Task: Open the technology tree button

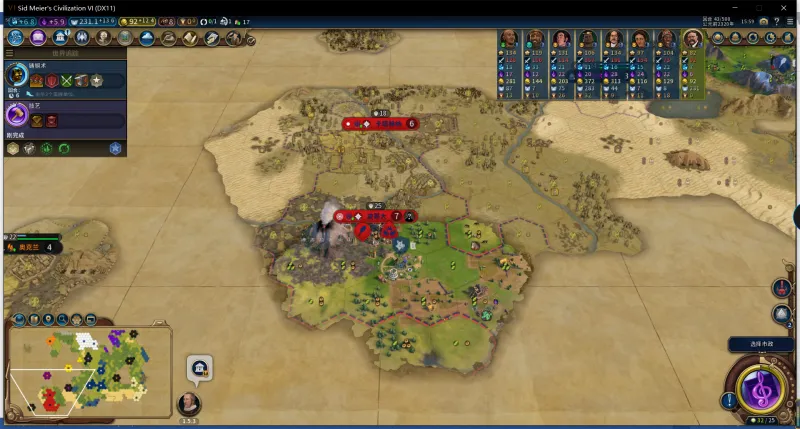Action: [x=16, y=37]
